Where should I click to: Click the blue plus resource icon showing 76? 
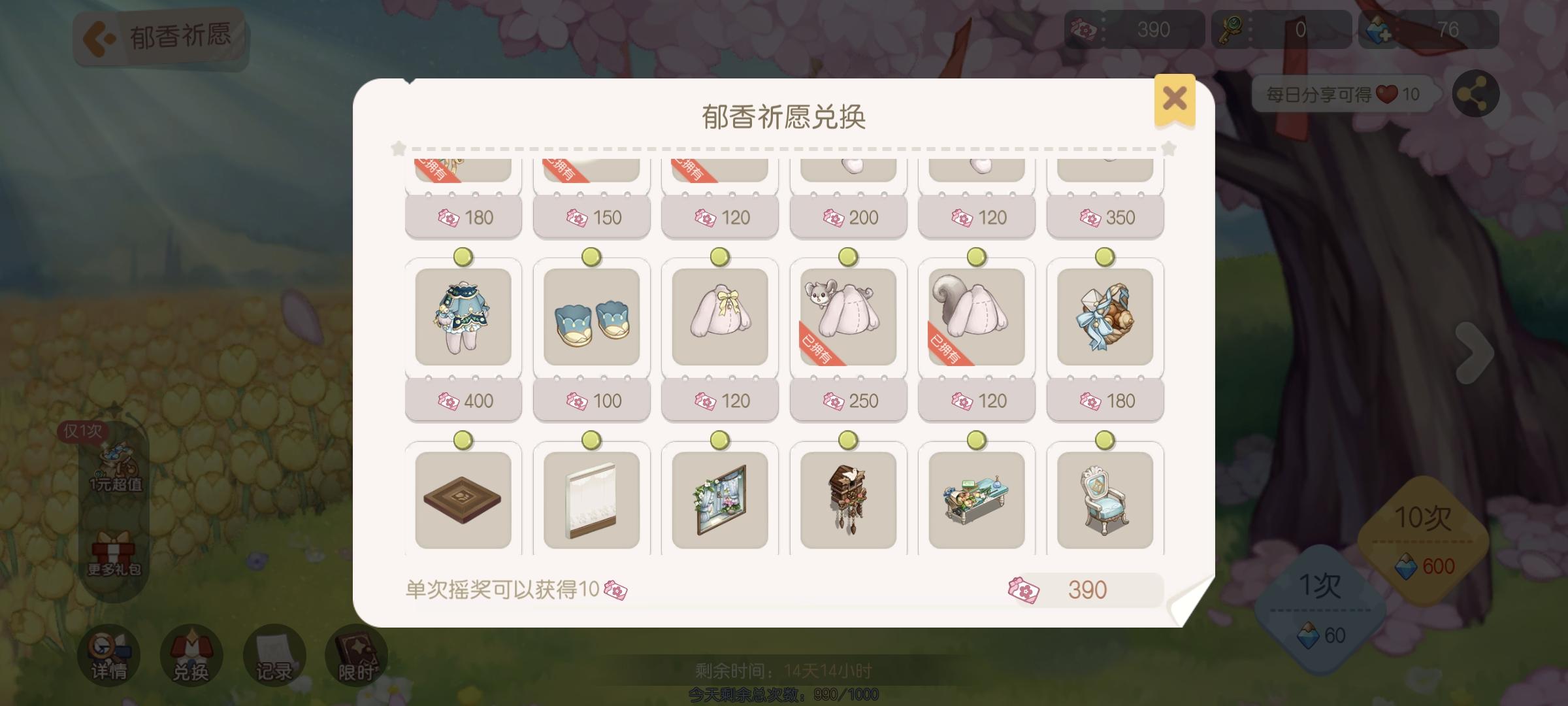1379,29
